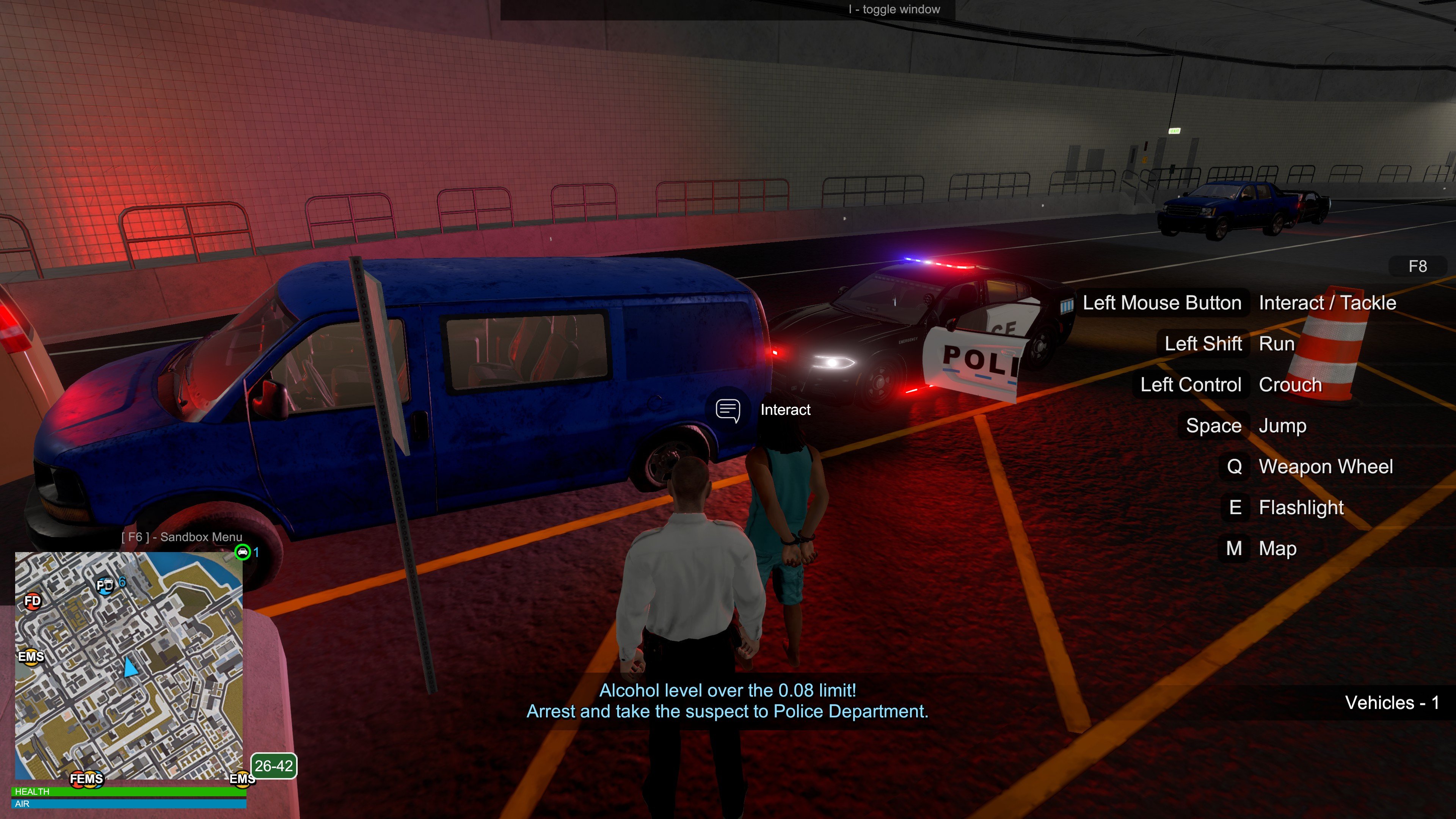Choose the EMS marker beside the 26-42 badge
Screen dimensions: 1456x819
pos(242,779)
